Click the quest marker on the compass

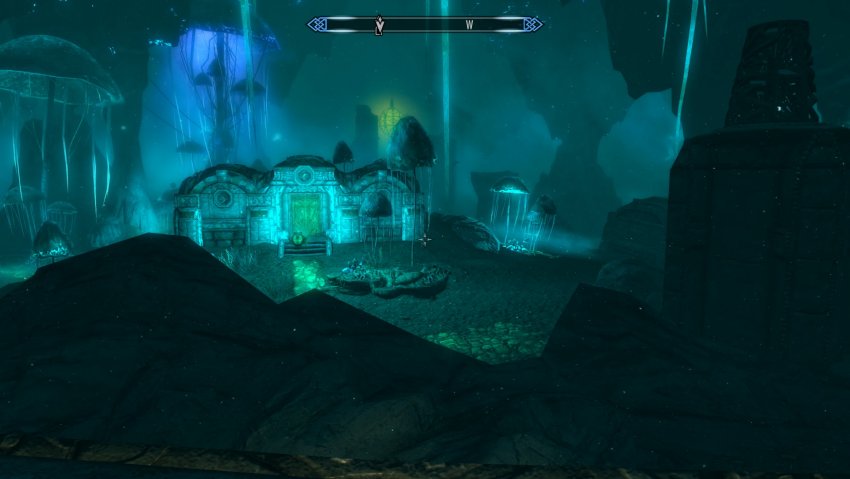click(x=379, y=25)
